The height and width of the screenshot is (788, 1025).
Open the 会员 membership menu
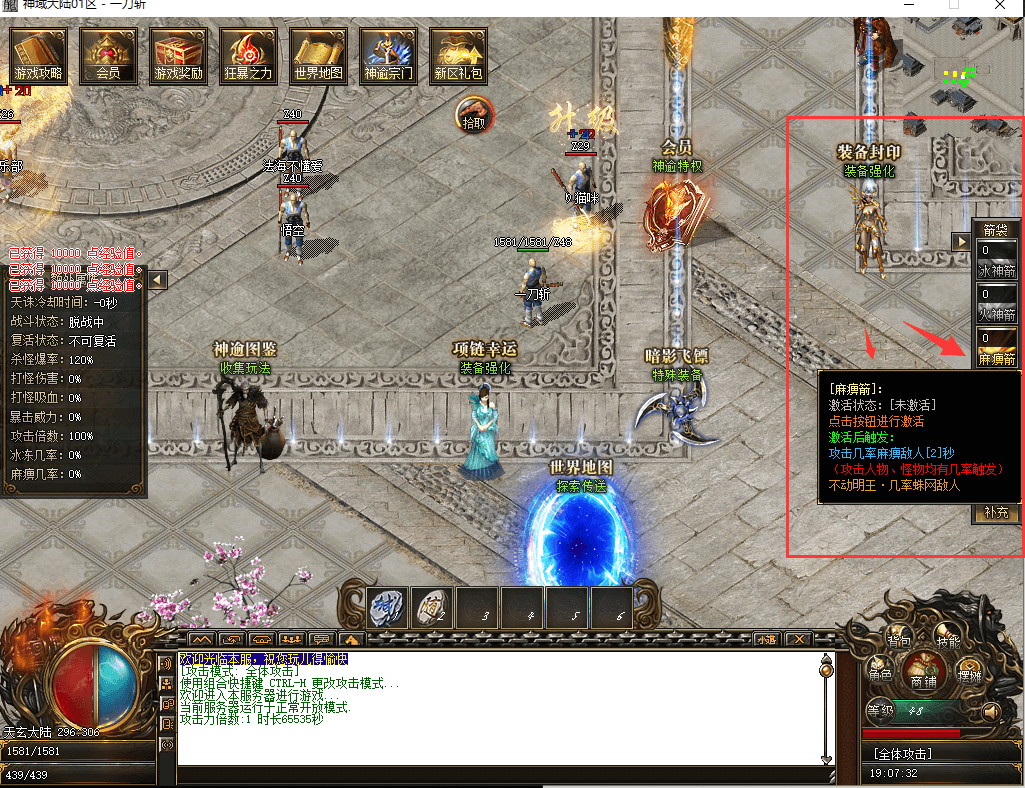point(109,55)
